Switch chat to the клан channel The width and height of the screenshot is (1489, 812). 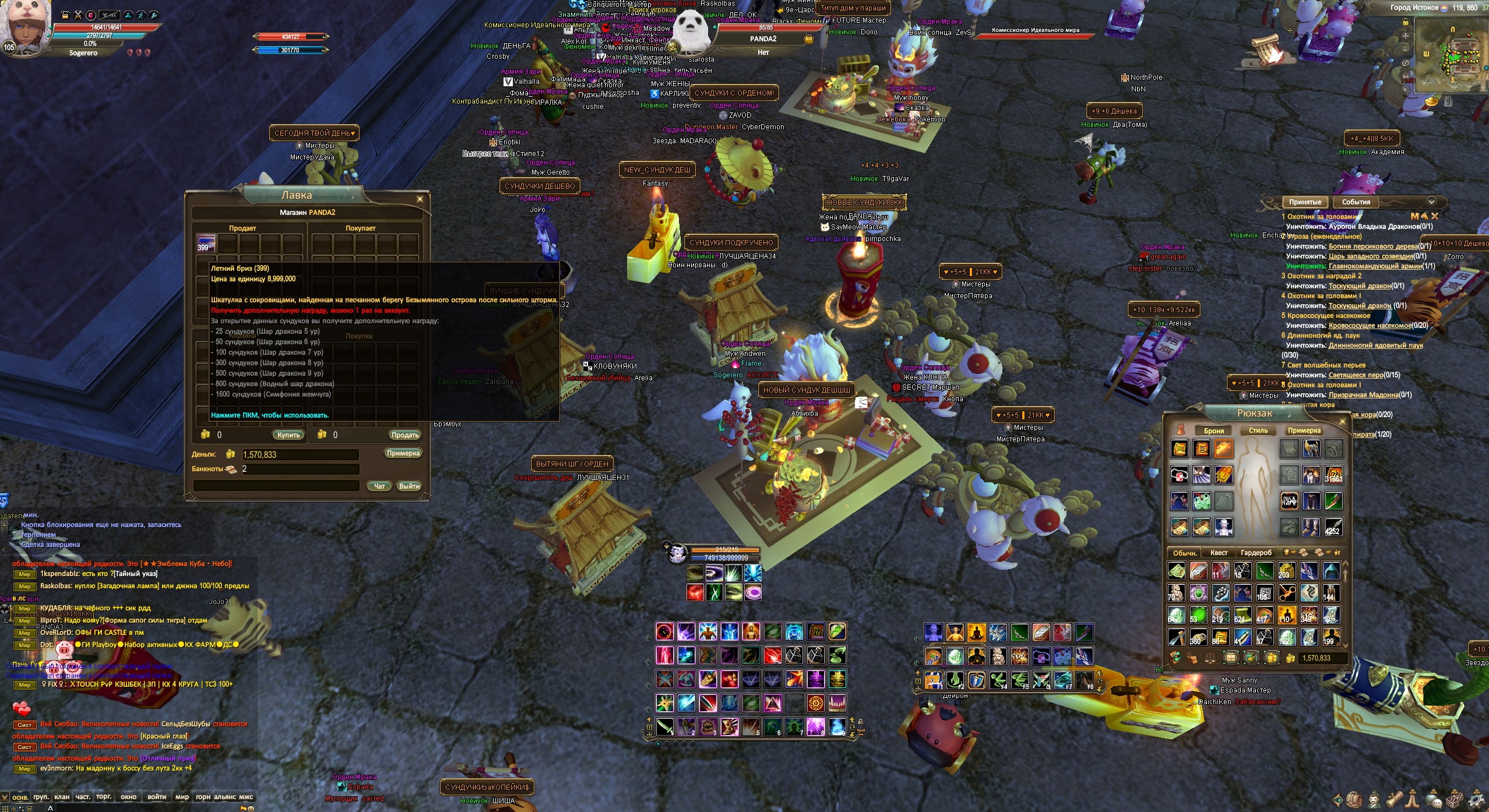[x=62, y=797]
